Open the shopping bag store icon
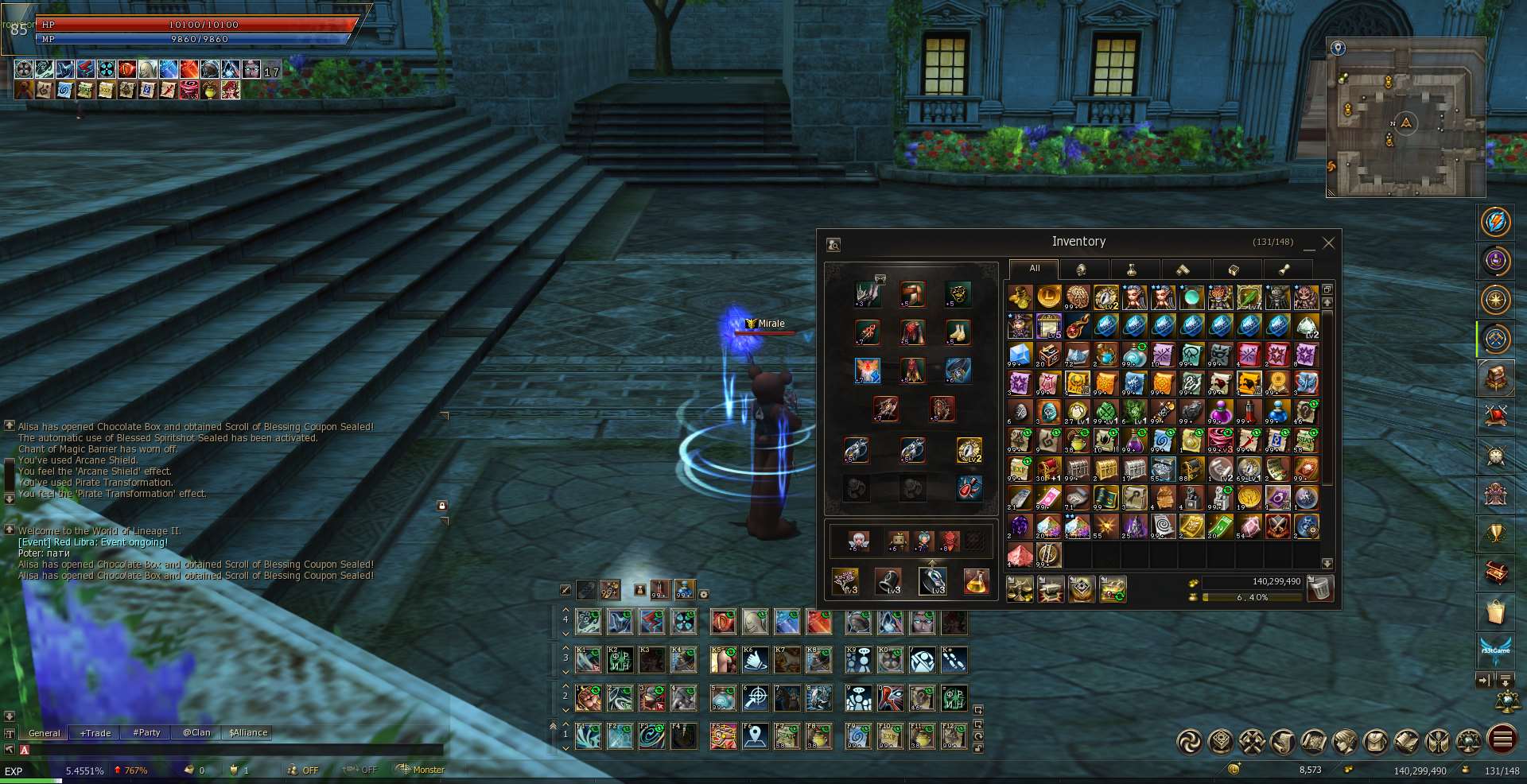The image size is (1527, 784). click(1495, 612)
